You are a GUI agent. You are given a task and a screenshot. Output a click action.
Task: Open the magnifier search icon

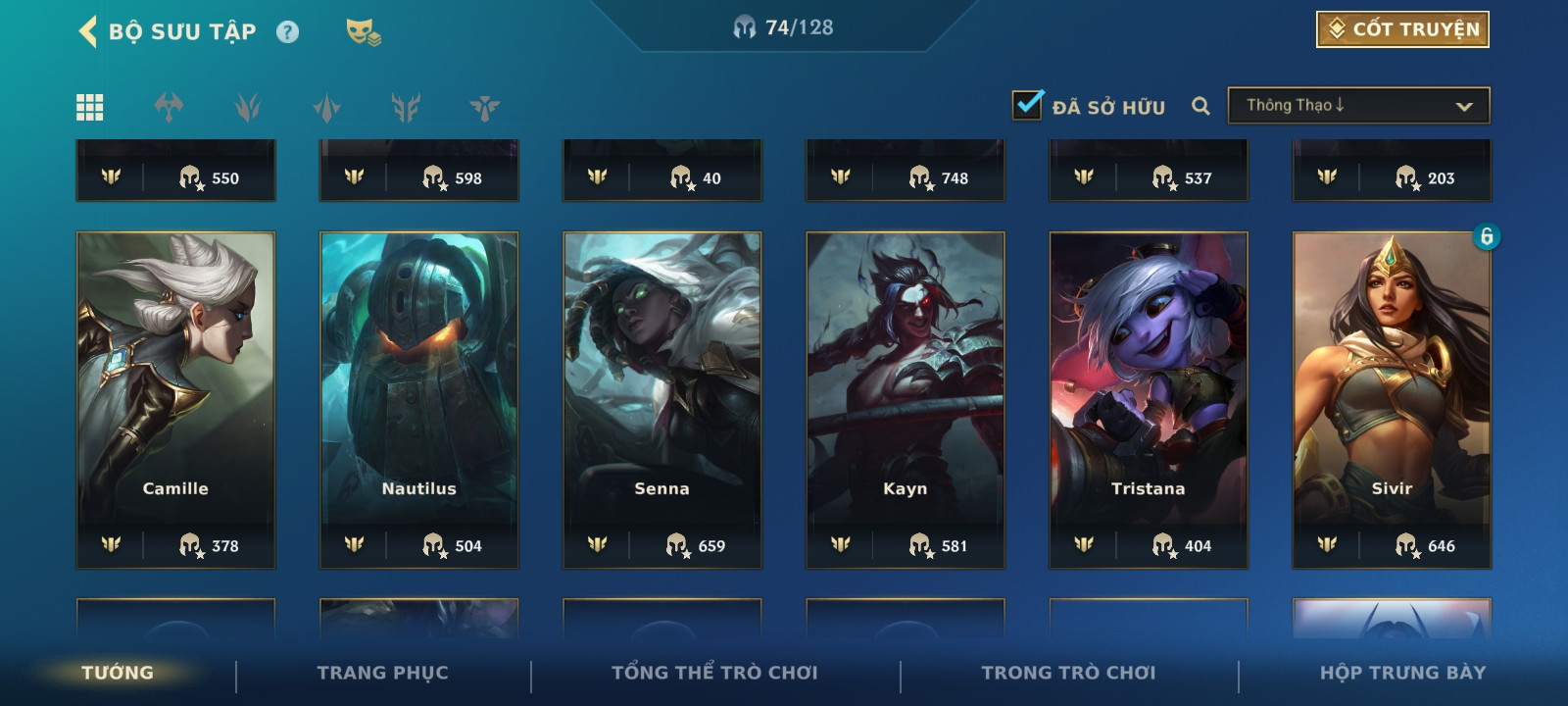1200,106
